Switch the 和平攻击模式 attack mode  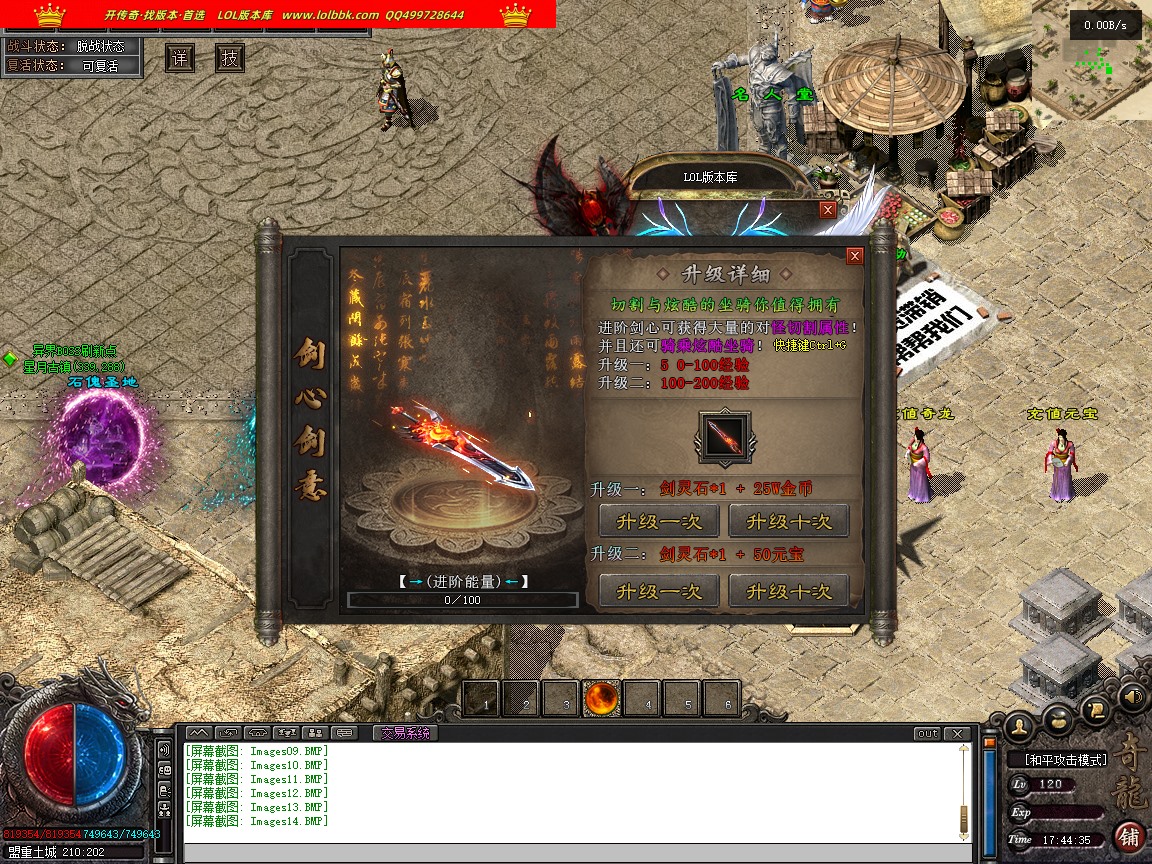[x=1066, y=760]
